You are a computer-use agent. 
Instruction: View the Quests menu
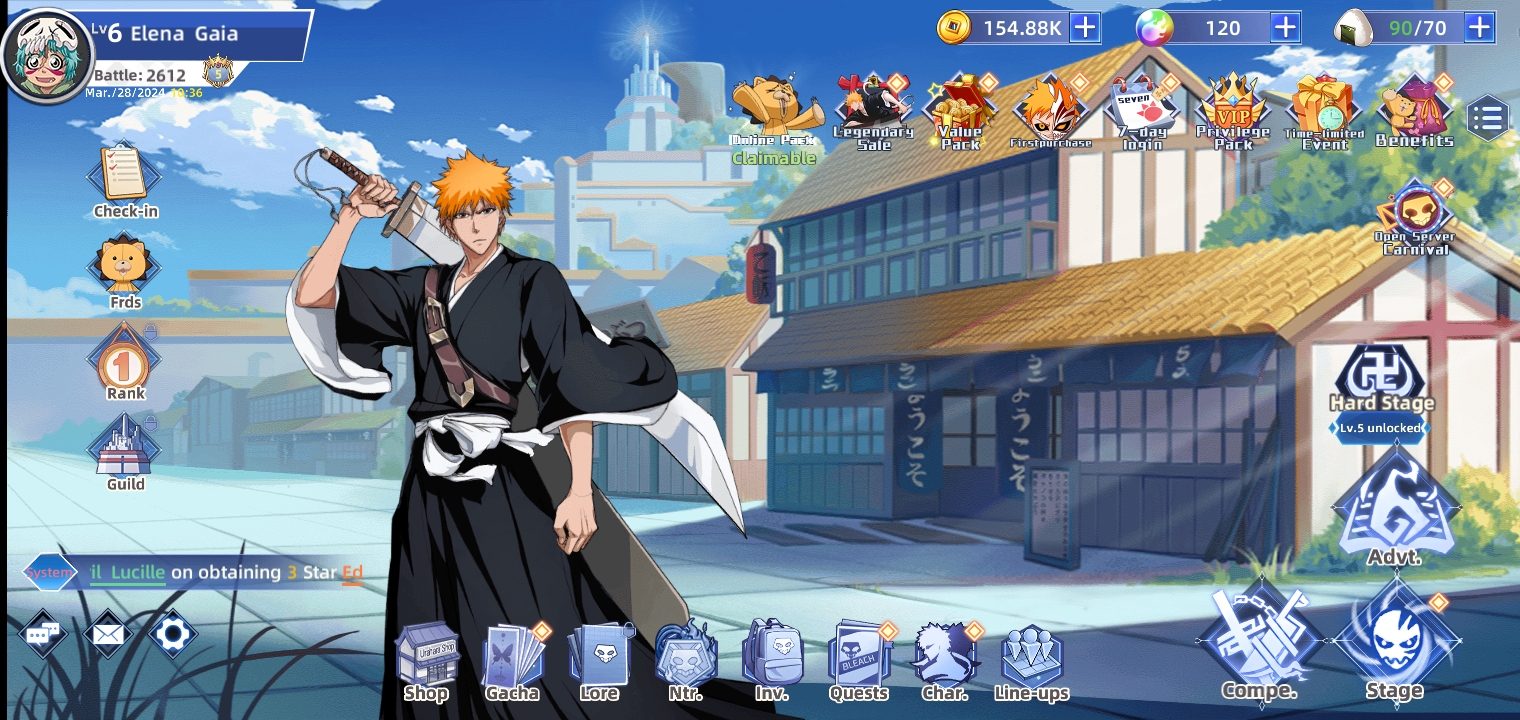[858, 660]
